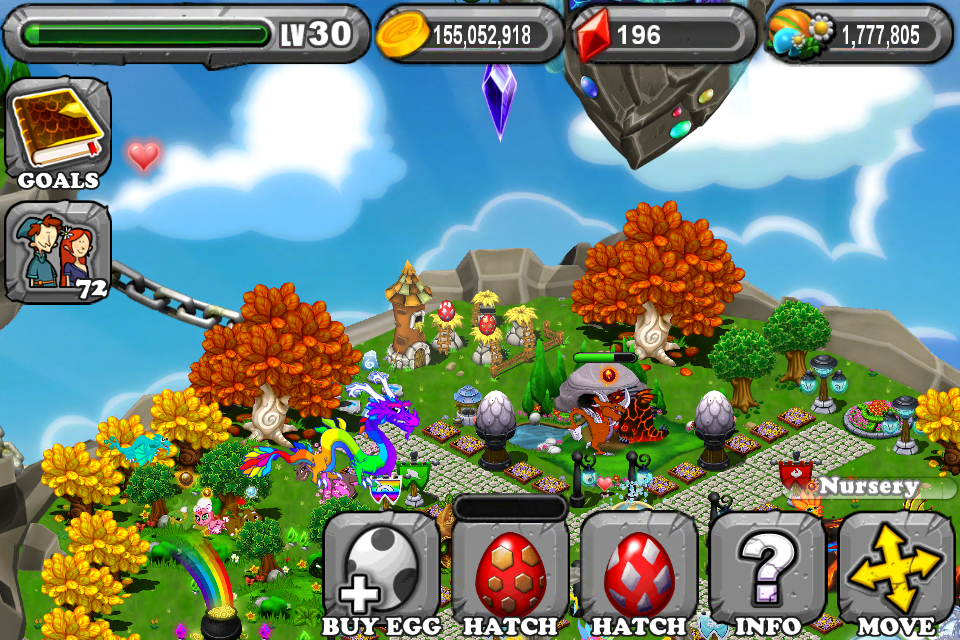Open the friends list icon
This screenshot has height=640, width=960.
click(58, 252)
